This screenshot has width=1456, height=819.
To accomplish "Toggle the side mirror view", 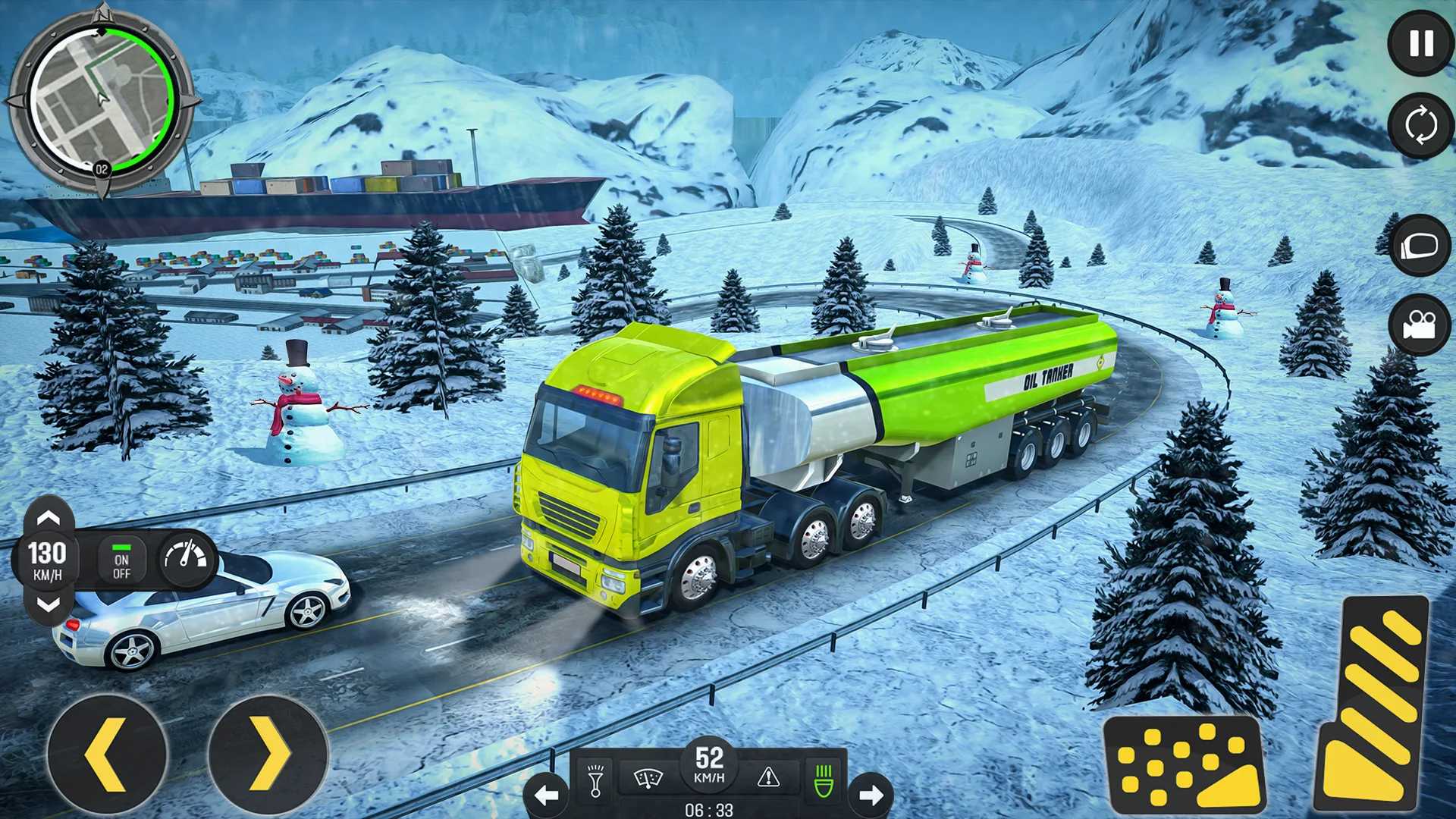I will coord(1420,246).
